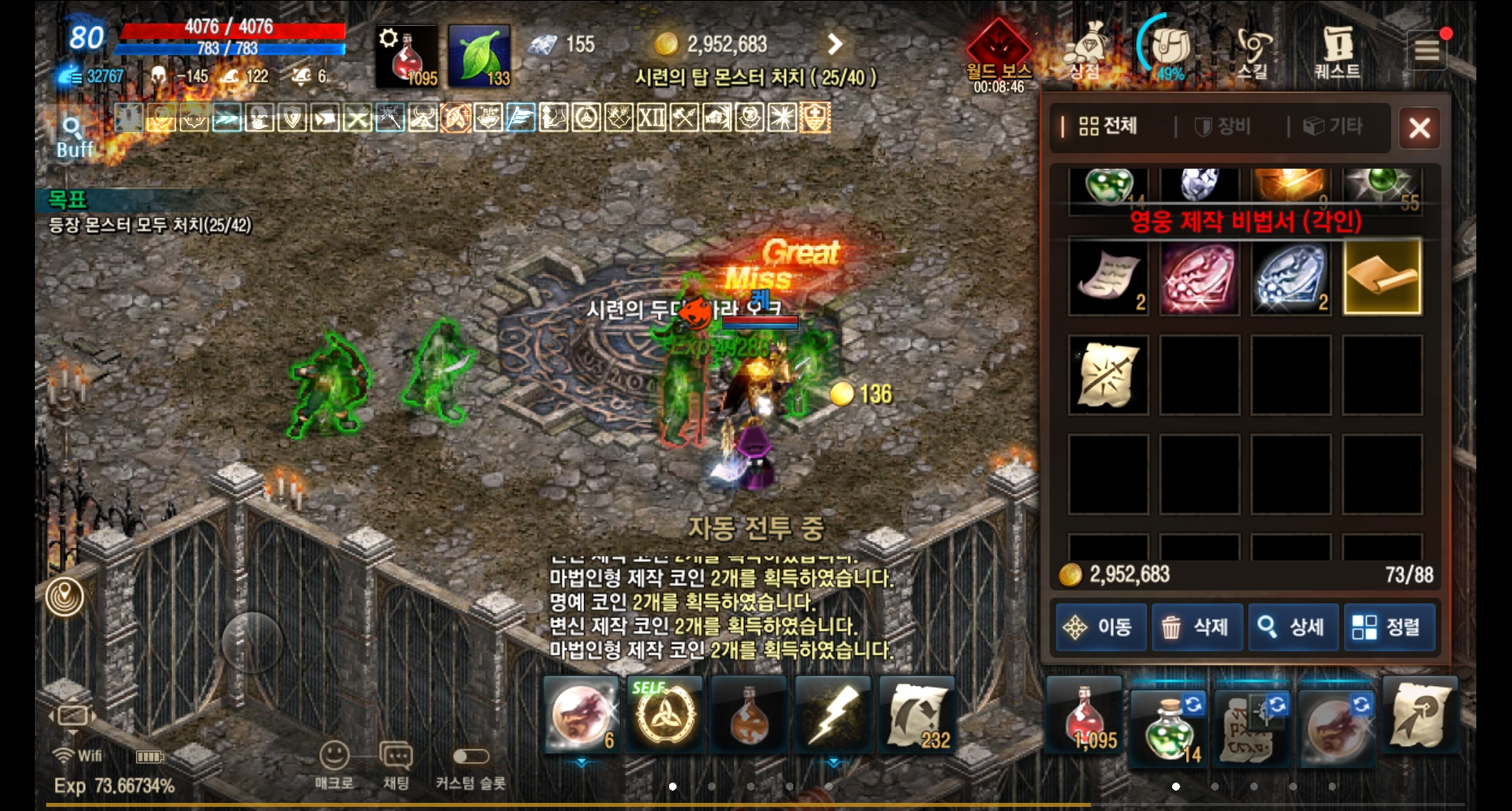1512x811 pixels.
Task: Tap the 삭제 delete button
Action: [1196, 627]
